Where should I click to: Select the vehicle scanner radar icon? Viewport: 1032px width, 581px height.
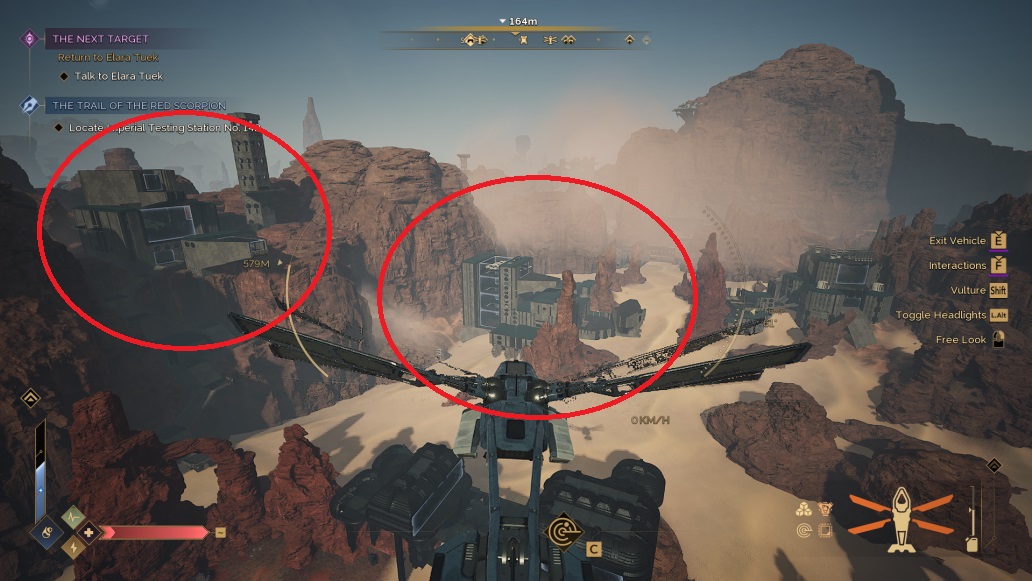point(805,530)
